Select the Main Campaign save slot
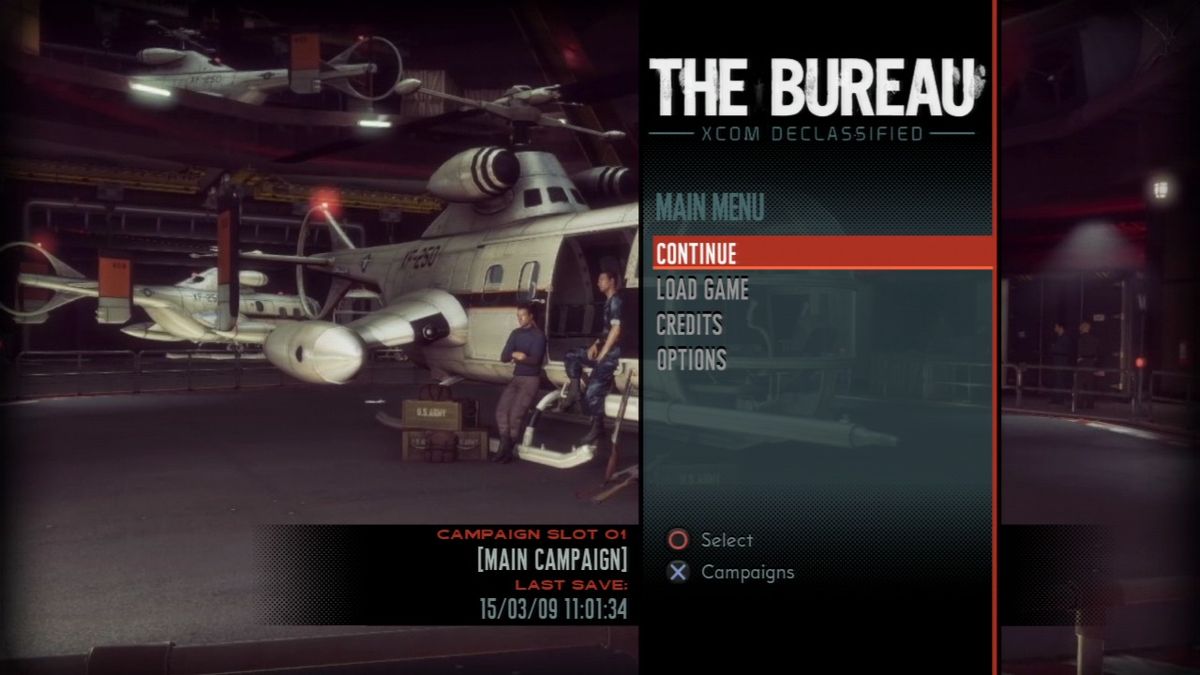This screenshot has height=675, width=1200. [x=552, y=558]
